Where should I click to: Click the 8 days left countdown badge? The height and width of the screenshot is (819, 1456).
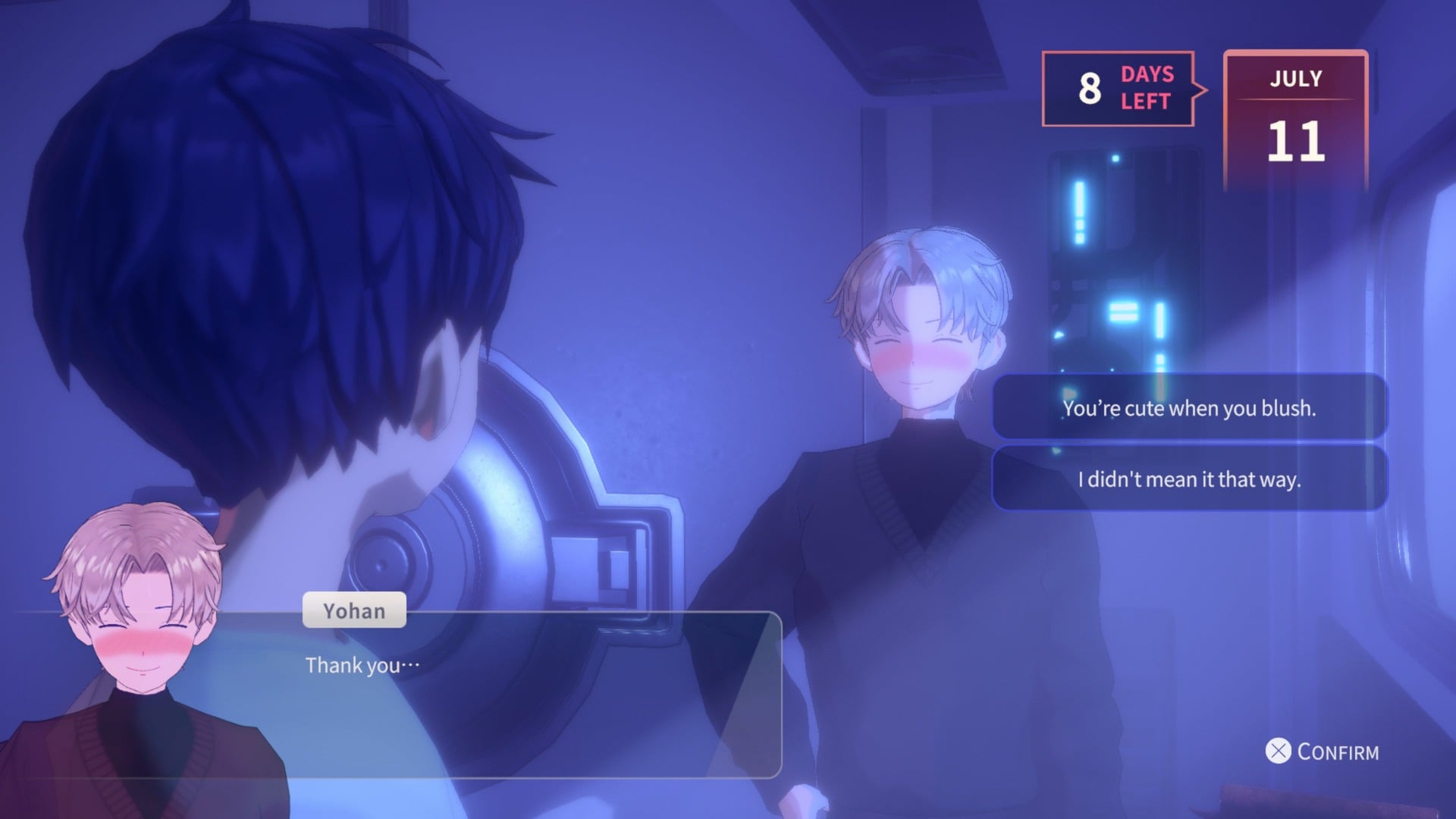(x=1119, y=89)
